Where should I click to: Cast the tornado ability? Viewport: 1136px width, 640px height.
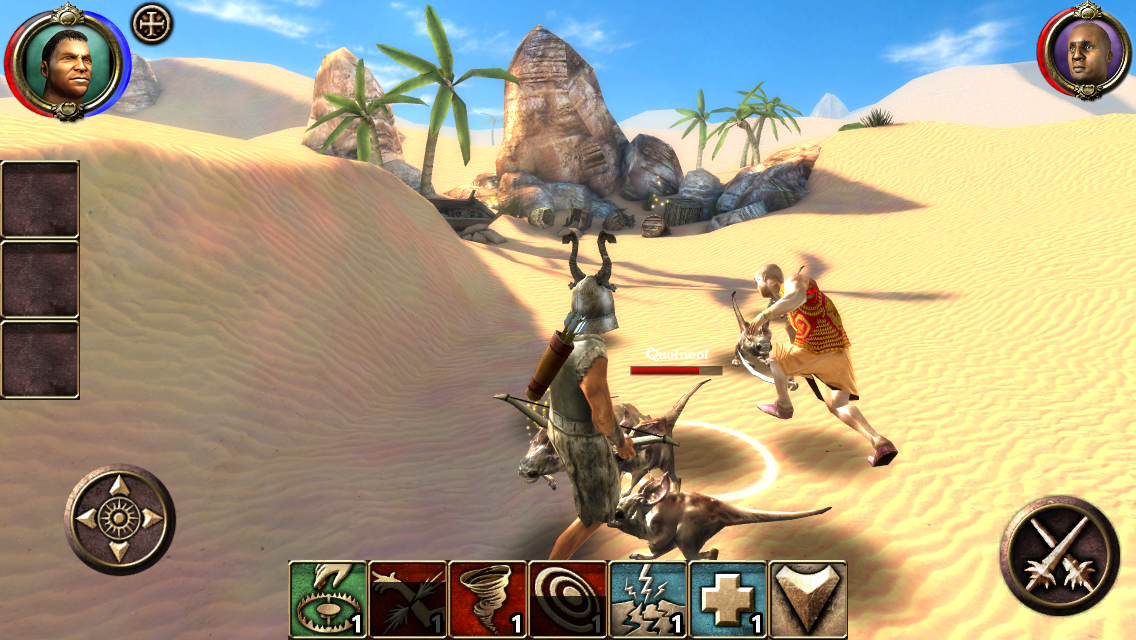coord(487,599)
